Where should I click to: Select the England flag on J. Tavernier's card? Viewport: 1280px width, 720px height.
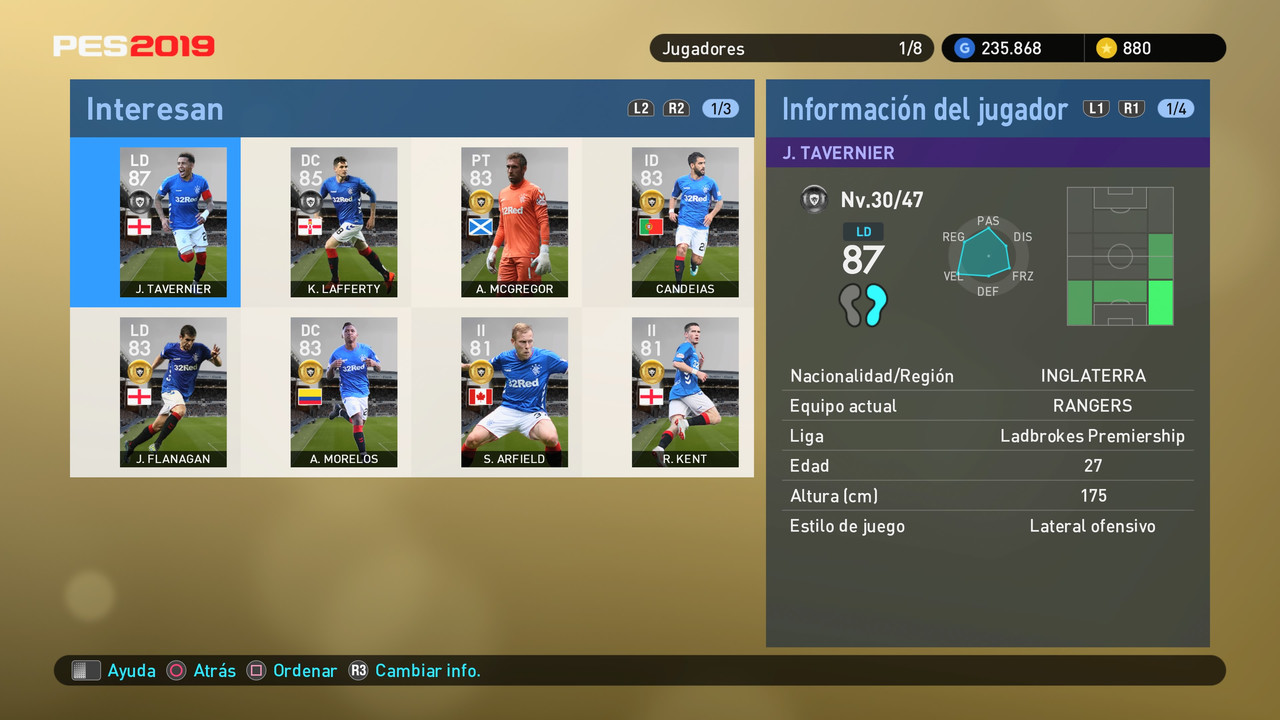click(139, 226)
